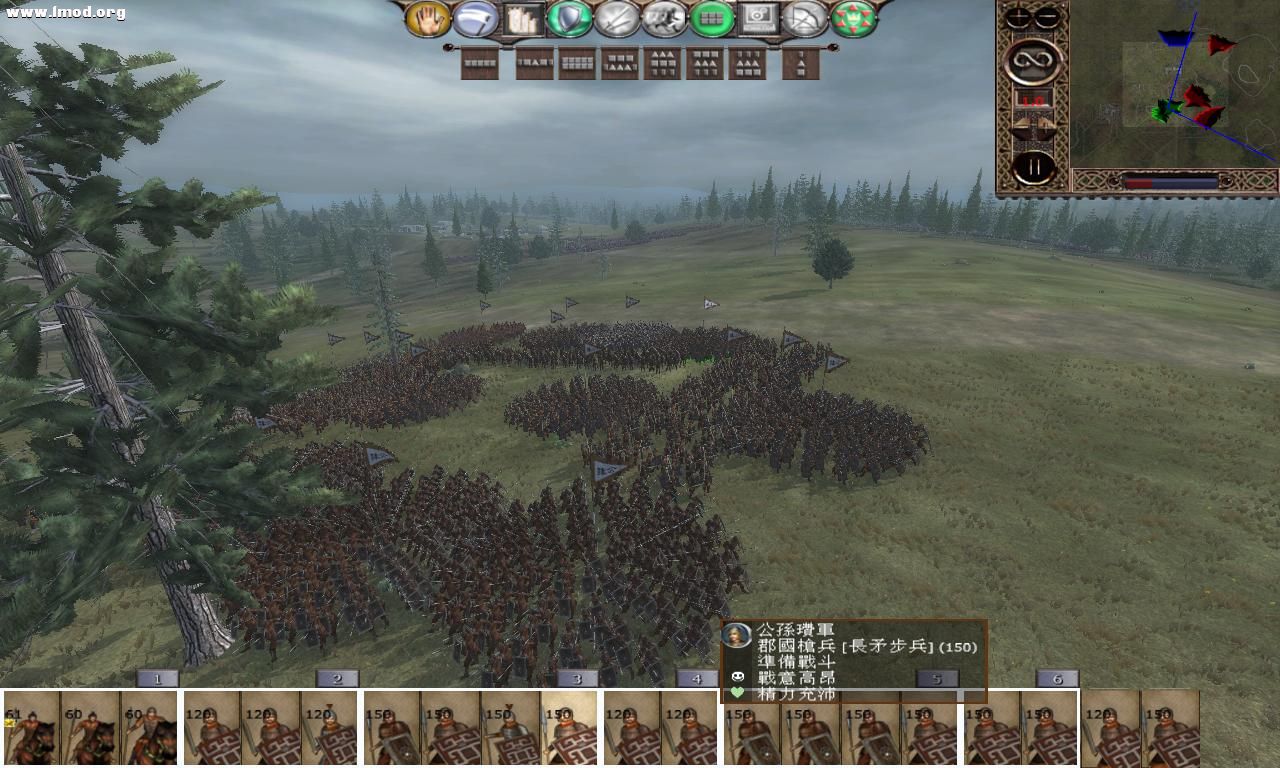
Task: Increase battle speed with the up arrow
Action: (1044, 125)
